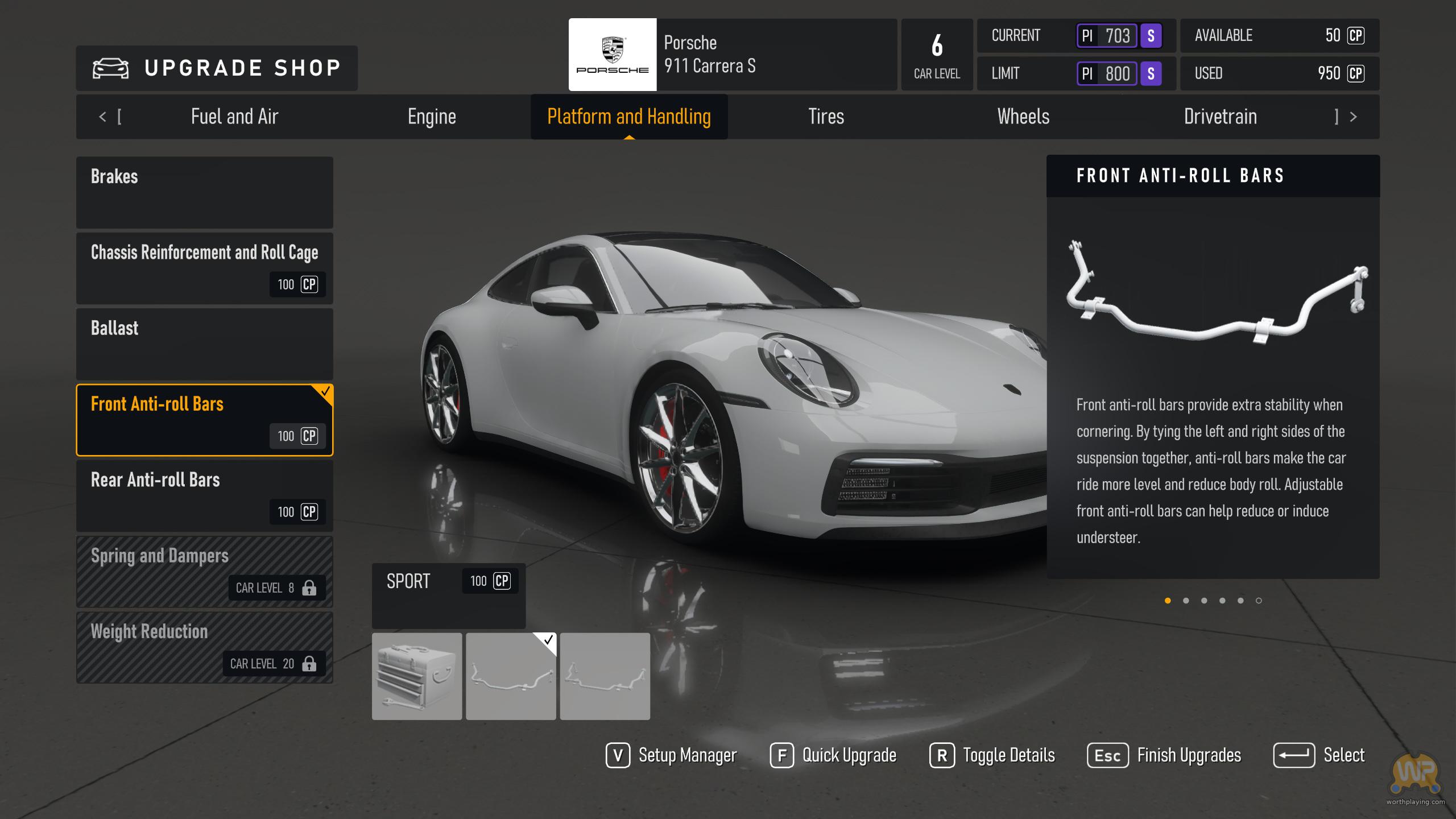Image resolution: width=1456 pixels, height=819 pixels.
Task: Click the right arrow to next category
Action: point(1354,117)
